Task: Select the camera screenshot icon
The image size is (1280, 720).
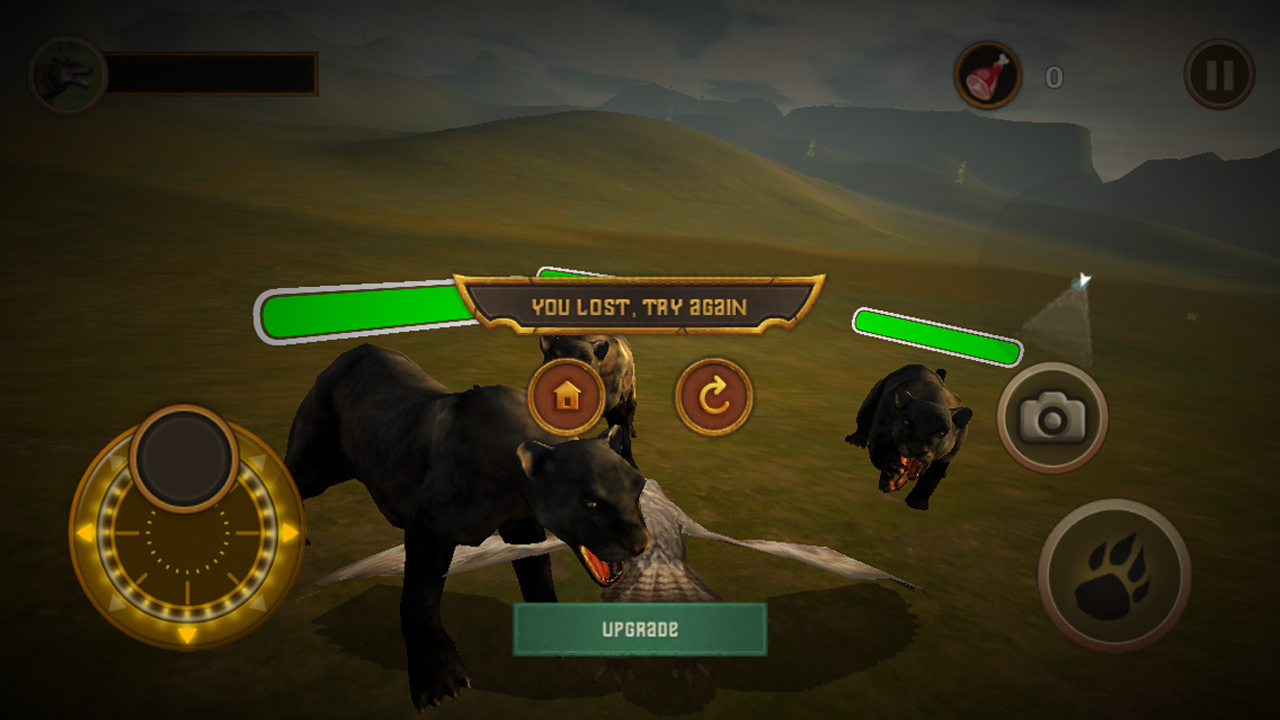Action: pos(1053,417)
